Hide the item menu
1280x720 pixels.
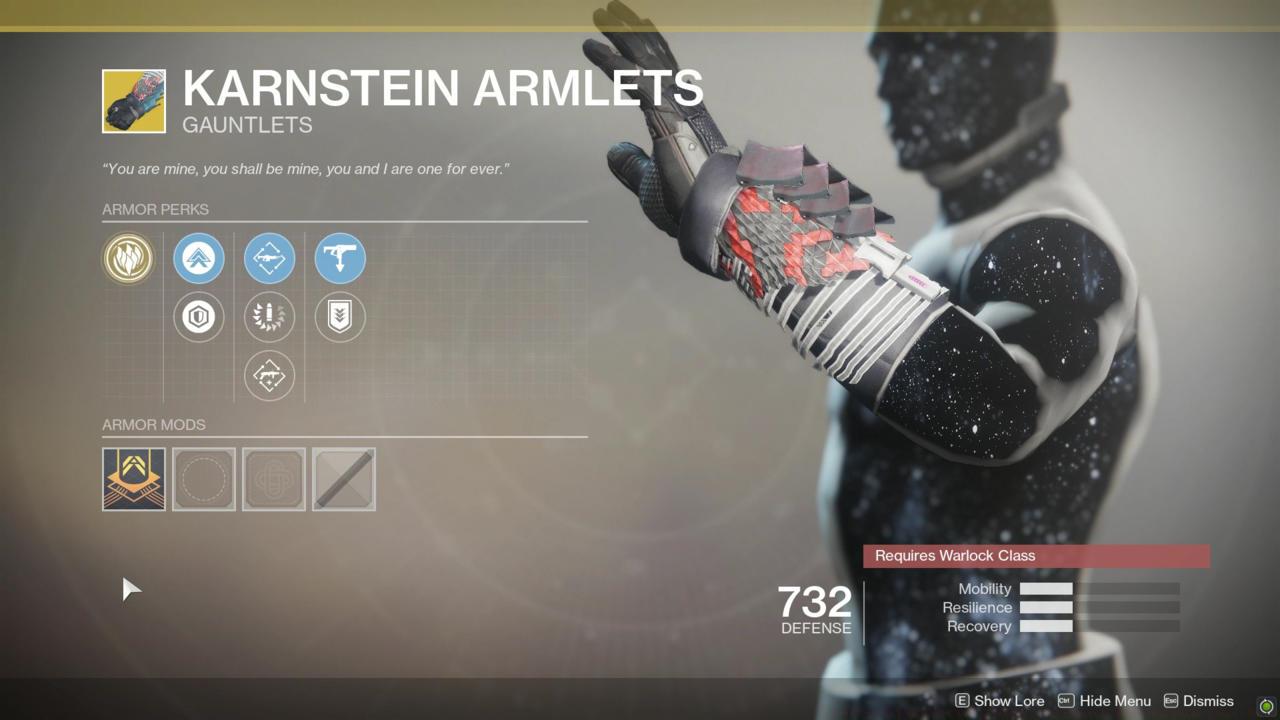point(1104,701)
